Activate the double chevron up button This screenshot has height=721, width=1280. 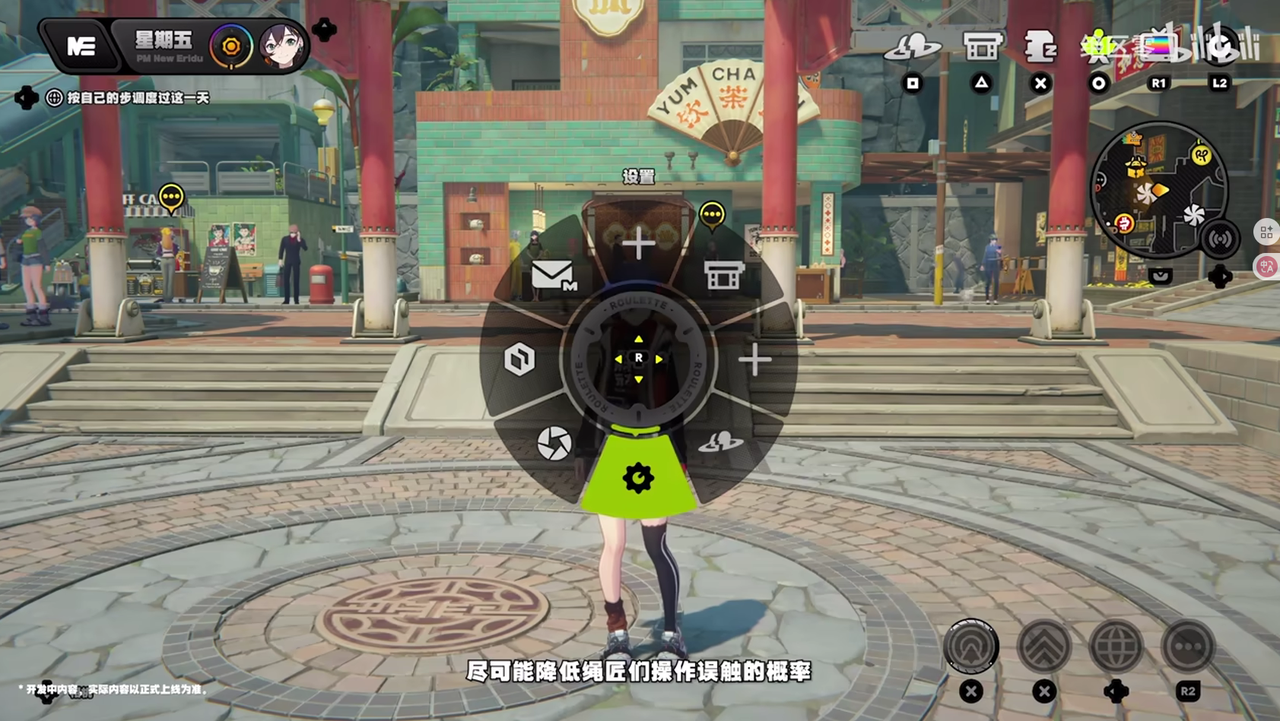tap(1044, 645)
